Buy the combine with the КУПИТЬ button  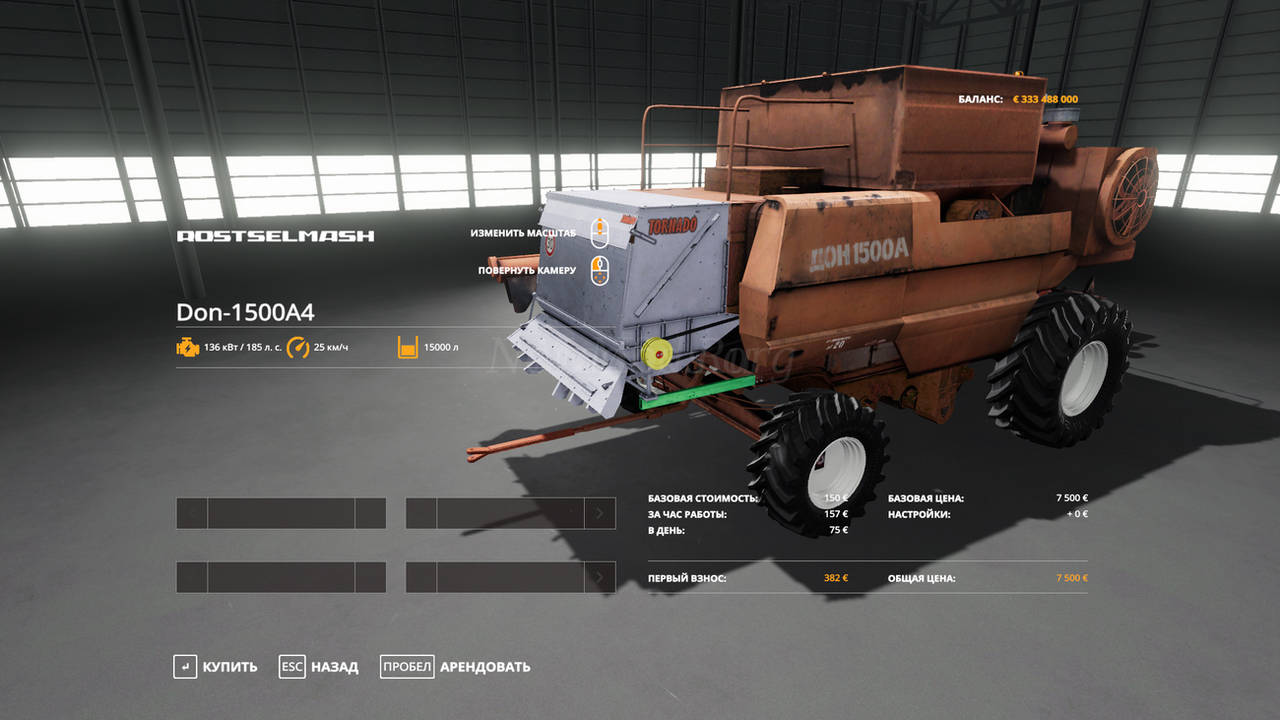click(216, 667)
